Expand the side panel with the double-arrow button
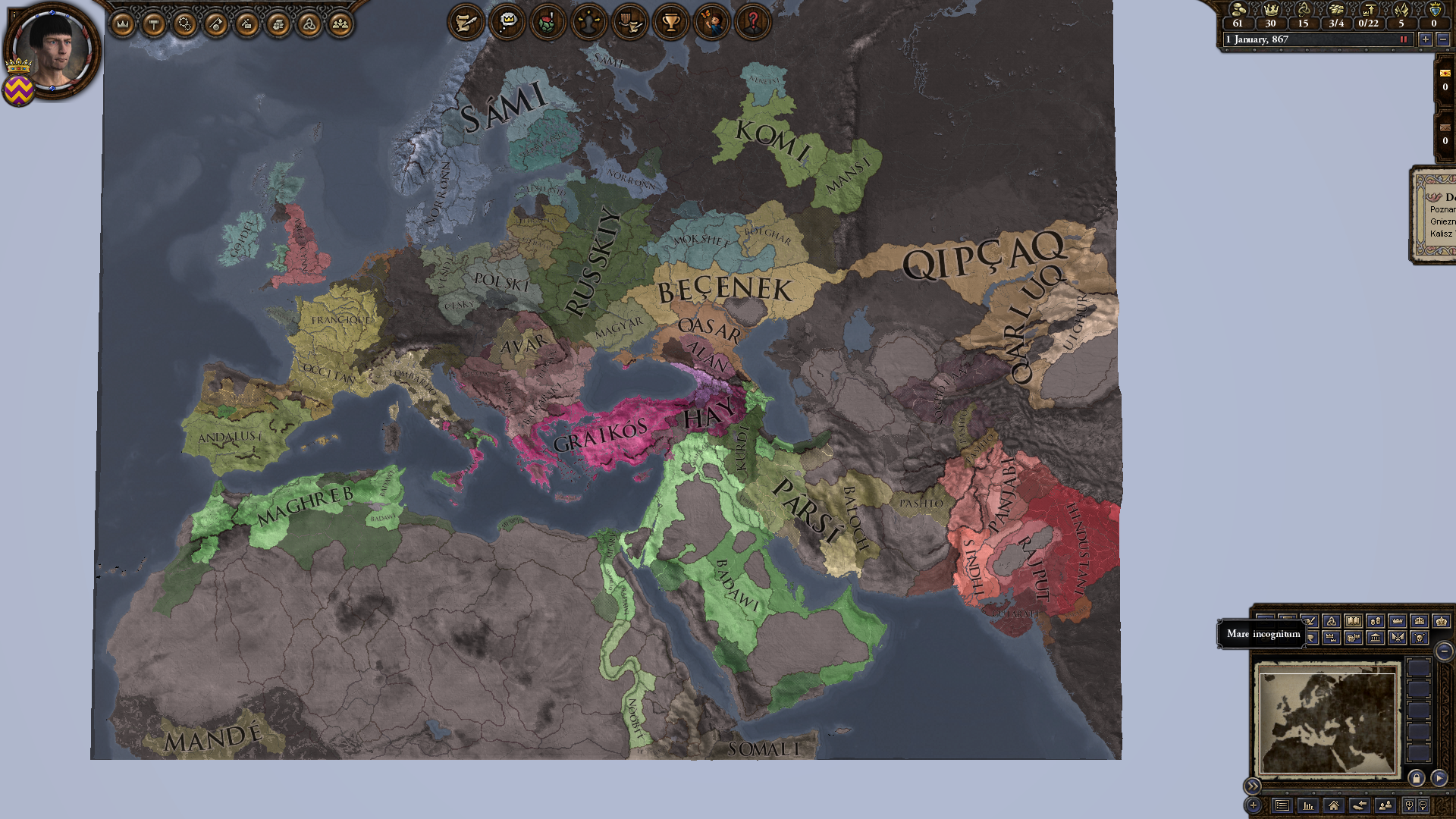The height and width of the screenshot is (819, 1456). [x=1253, y=786]
